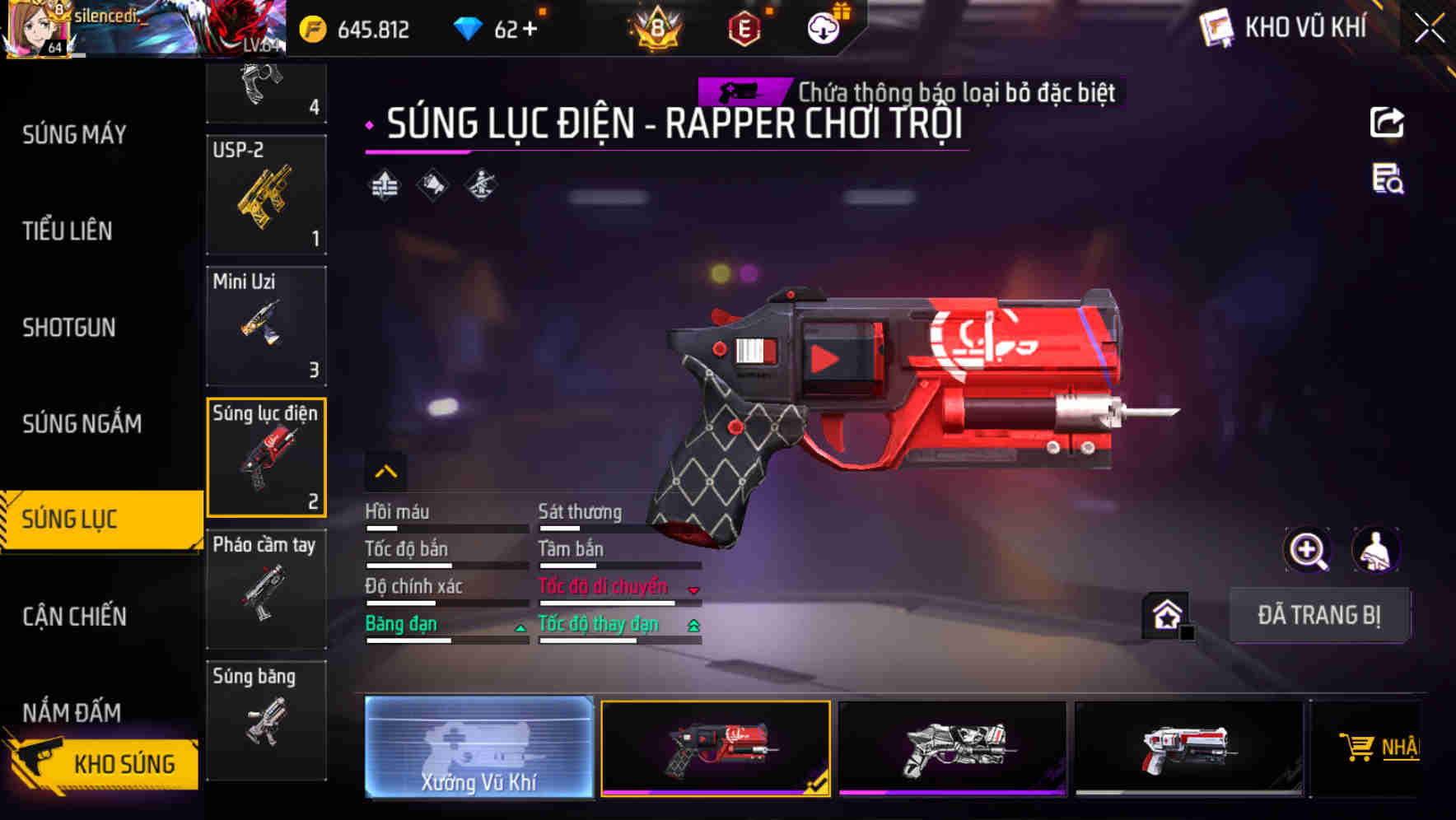Screen dimensions: 1456x820
Task: Select the Súng băng weapon slot
Action: point(265,720)
